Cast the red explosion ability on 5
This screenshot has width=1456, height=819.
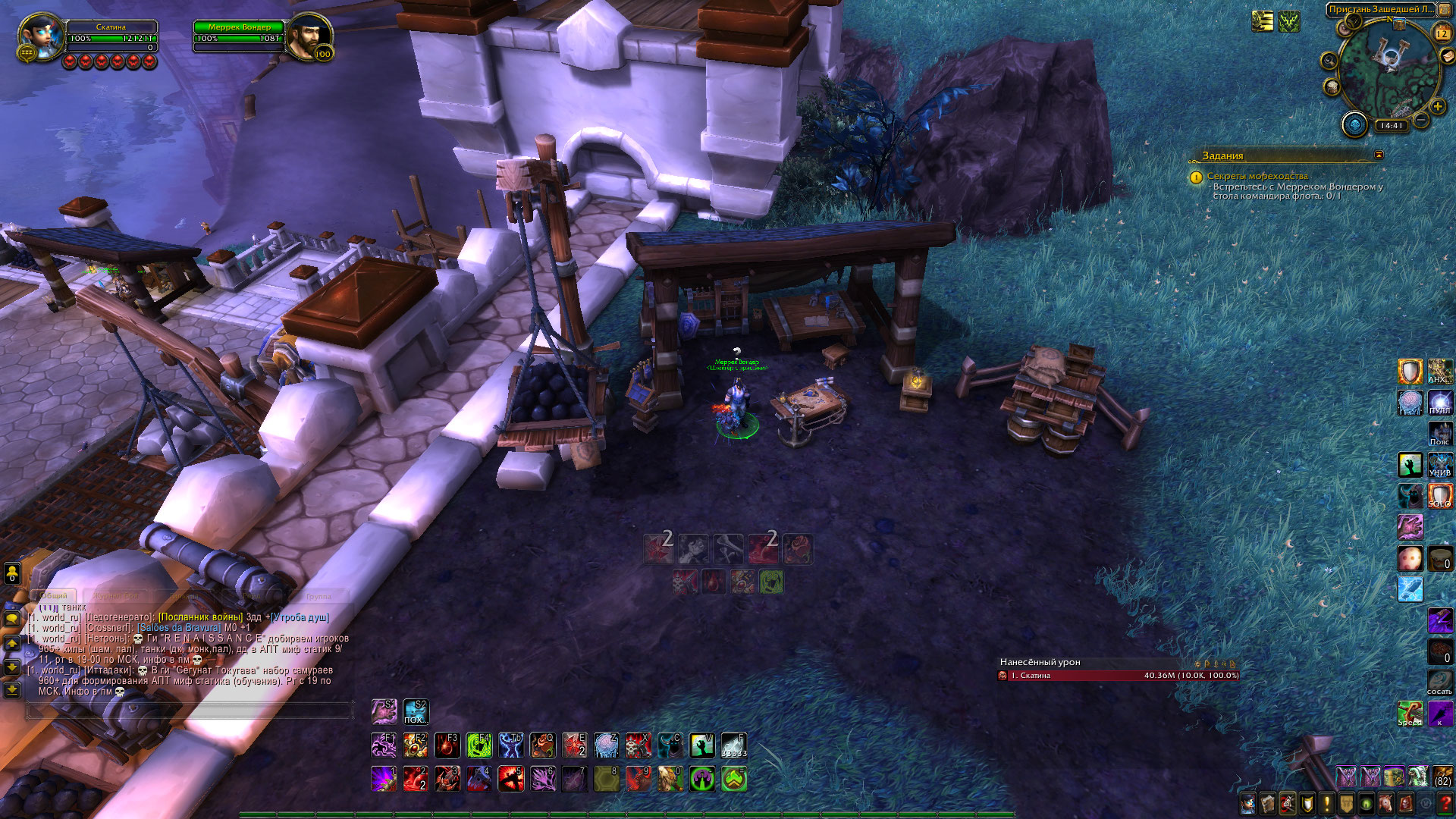pyautogui.click(x=511, y=779)
